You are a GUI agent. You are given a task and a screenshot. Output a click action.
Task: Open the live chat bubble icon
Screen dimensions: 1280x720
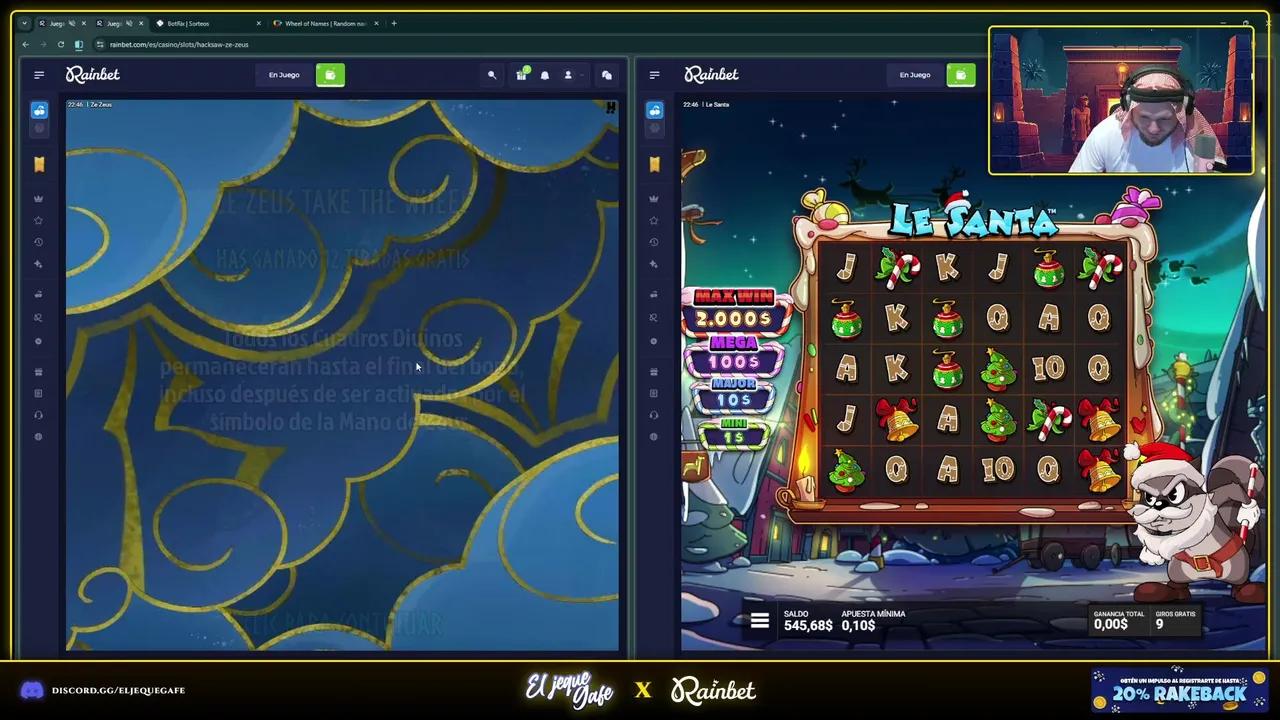point(607,75)
